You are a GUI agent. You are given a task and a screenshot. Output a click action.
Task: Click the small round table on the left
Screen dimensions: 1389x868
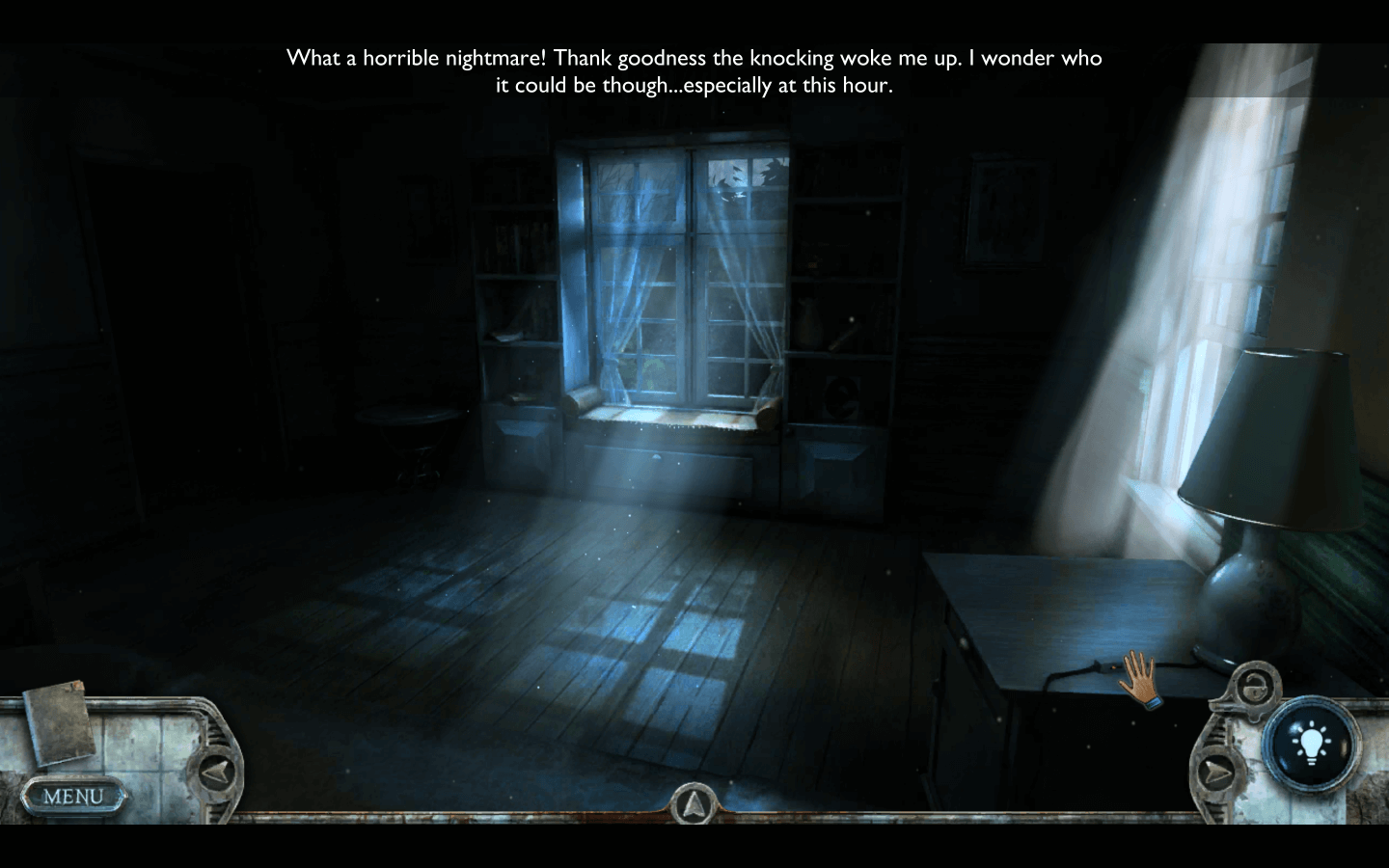pos(408,434)
